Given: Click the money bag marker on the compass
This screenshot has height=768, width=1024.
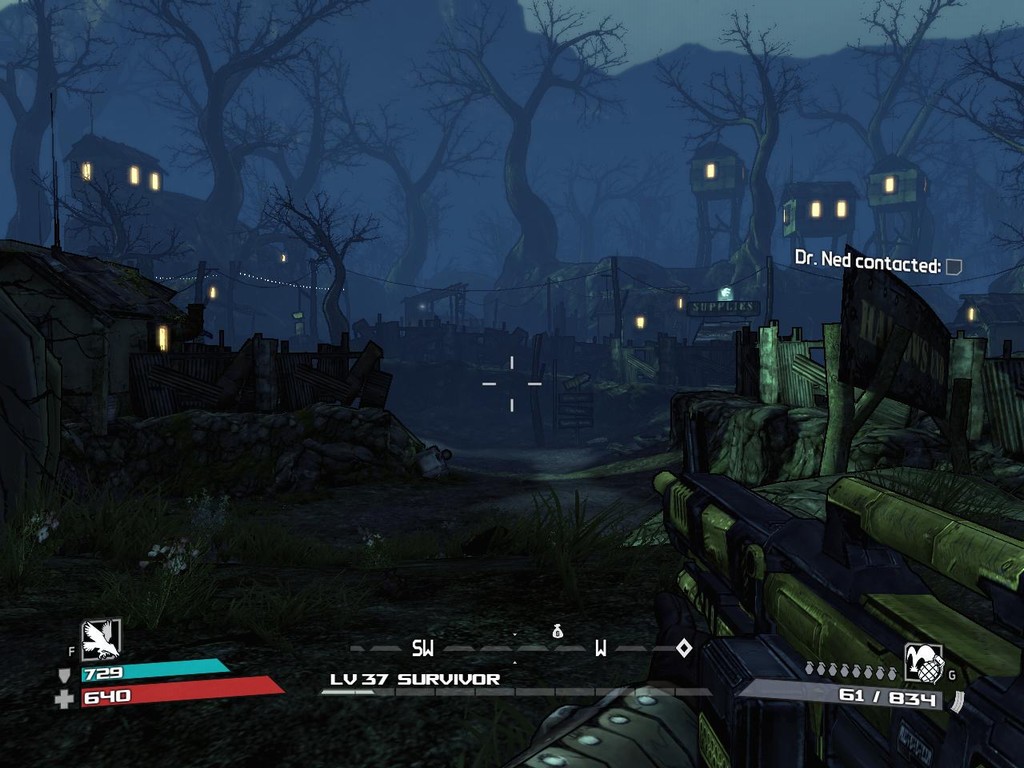Looking at the screenshot, I should (558, 631).
